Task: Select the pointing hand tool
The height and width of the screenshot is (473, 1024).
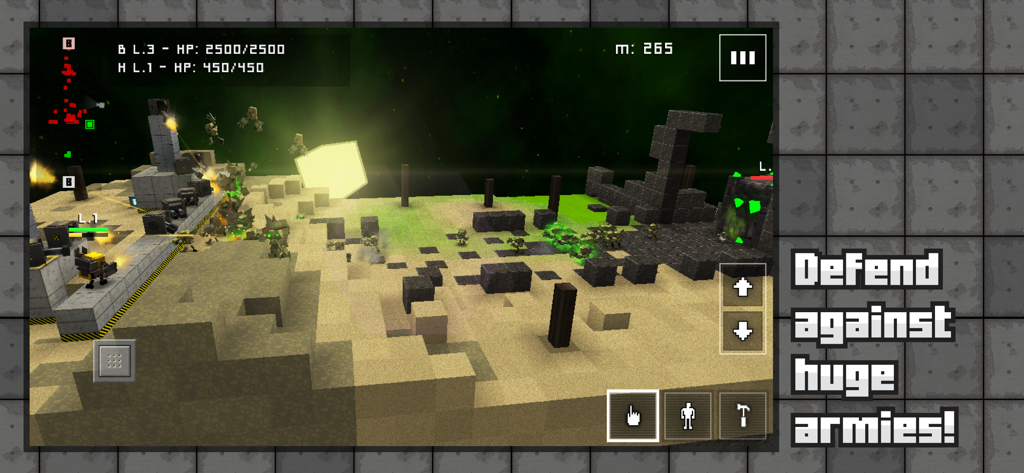Action: 632,415
